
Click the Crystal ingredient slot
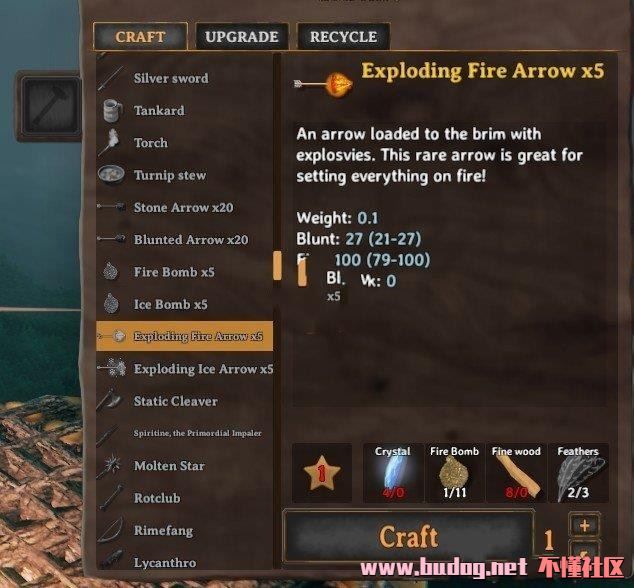392,472
